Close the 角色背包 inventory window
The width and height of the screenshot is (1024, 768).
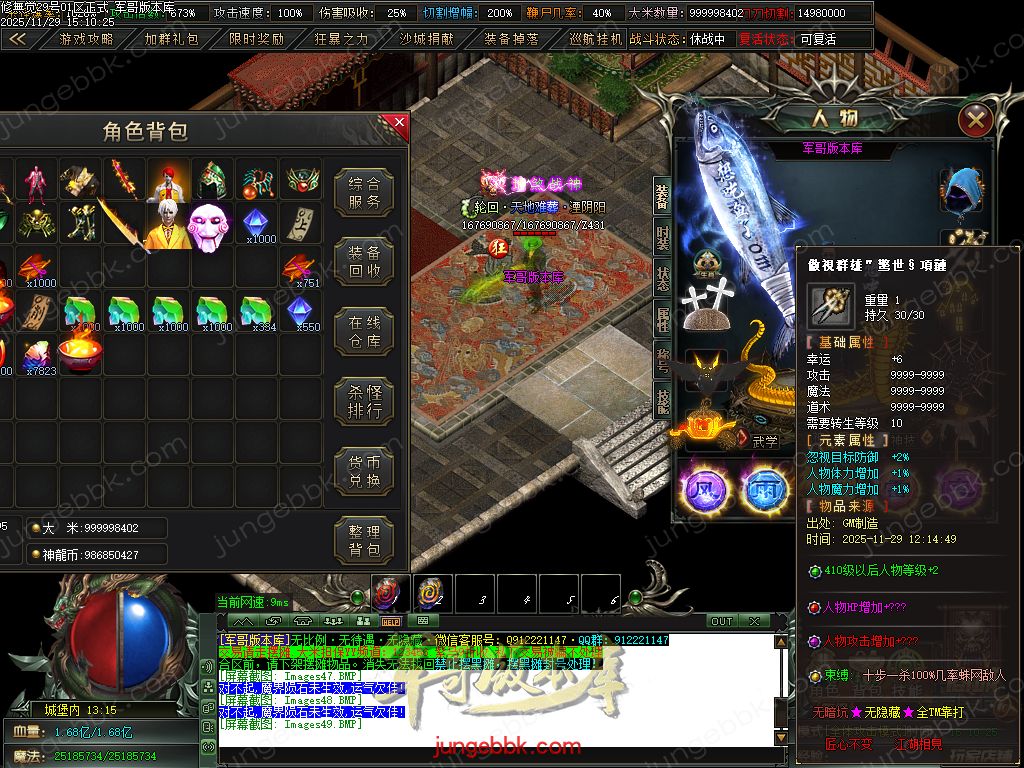397,124
